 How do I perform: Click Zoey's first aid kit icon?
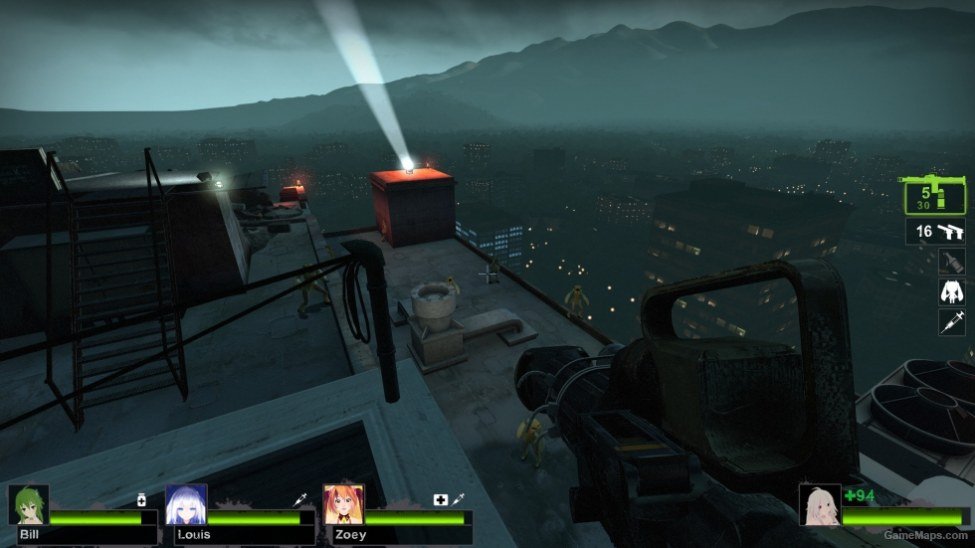click(x=439, y=499)
